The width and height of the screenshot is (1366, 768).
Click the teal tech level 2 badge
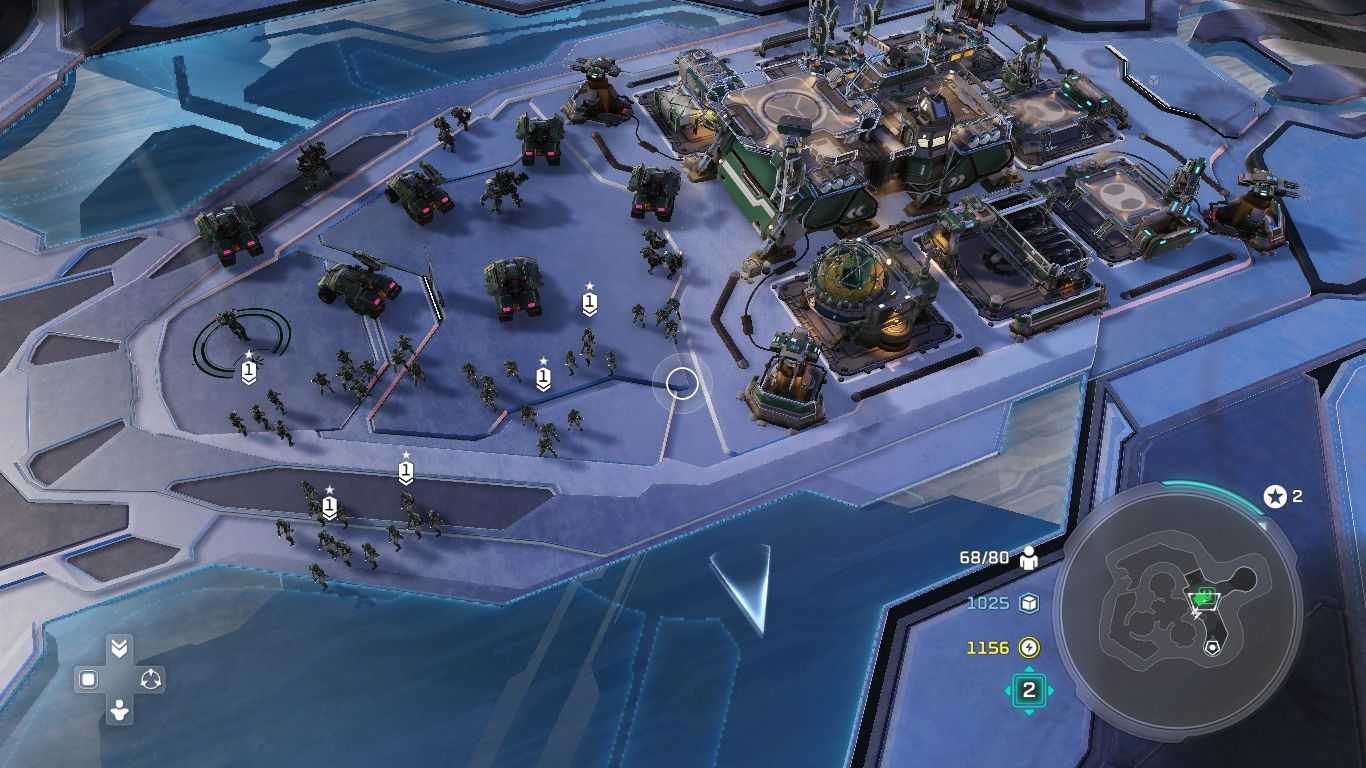[1028, 690]
